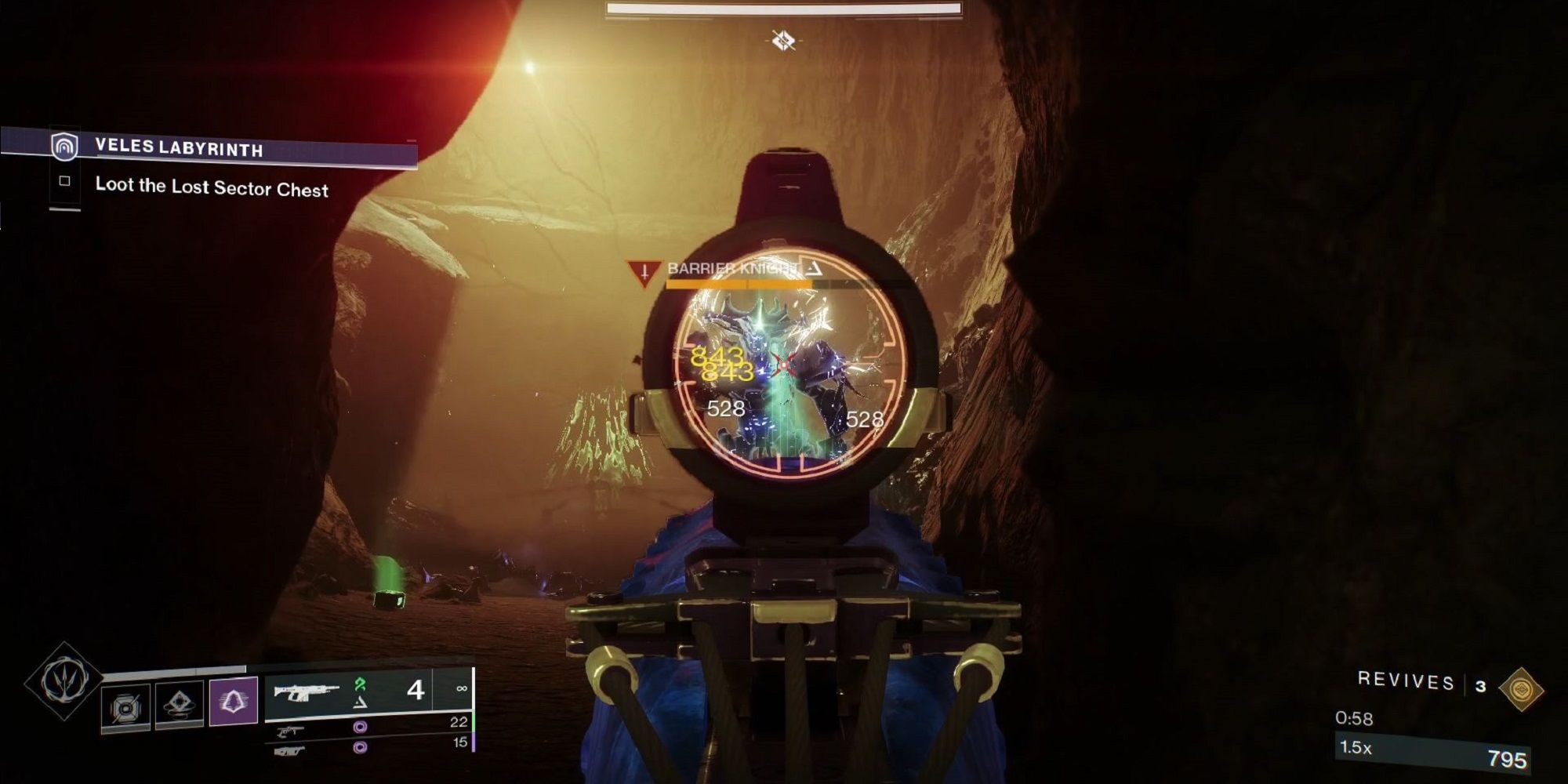Select the glowing purple class ability icon
This screenshot has width=1568, height=784.
(232, 702)
